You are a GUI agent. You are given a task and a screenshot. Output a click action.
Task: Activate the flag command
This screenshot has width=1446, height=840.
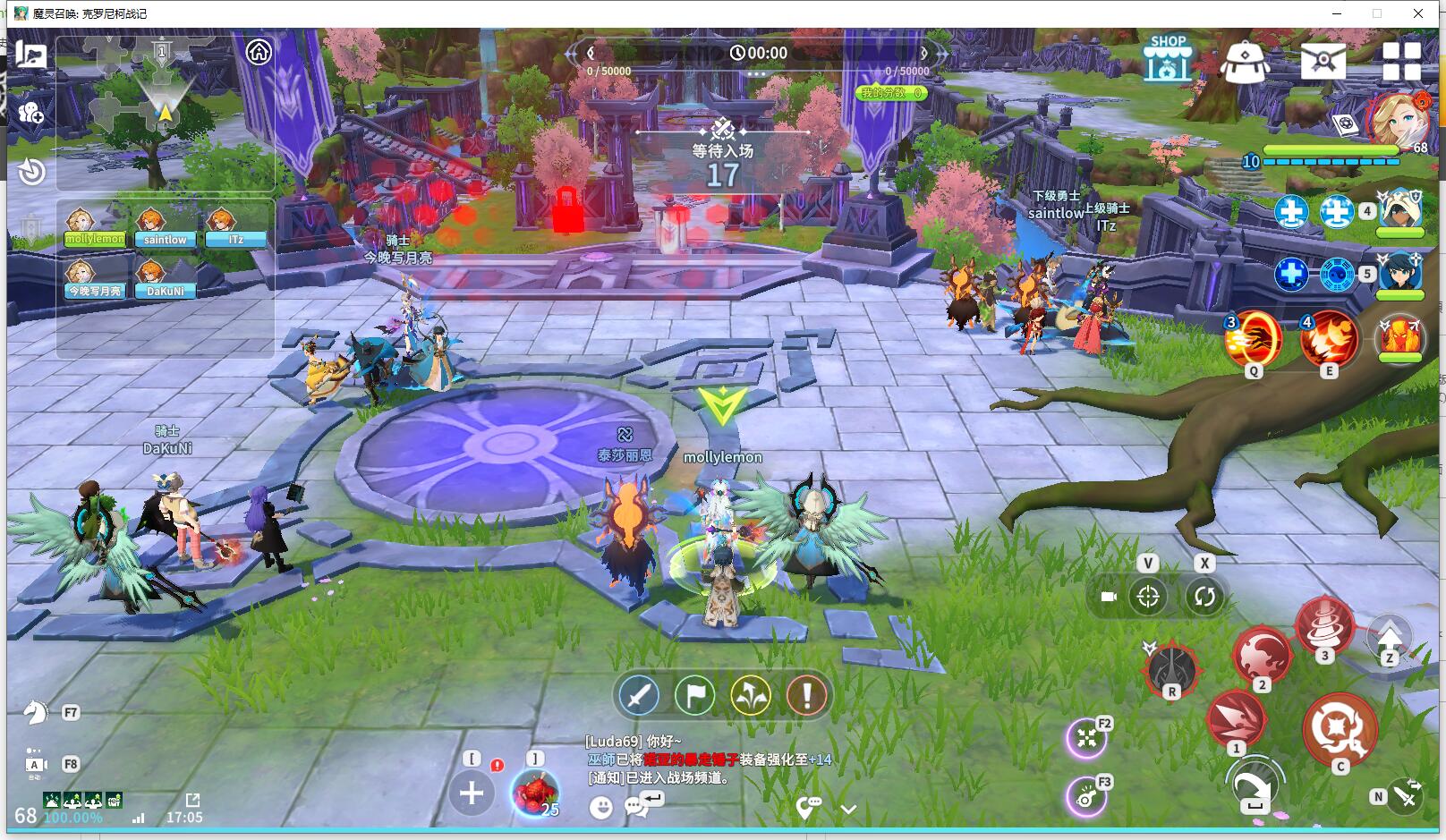coord(694,695)
